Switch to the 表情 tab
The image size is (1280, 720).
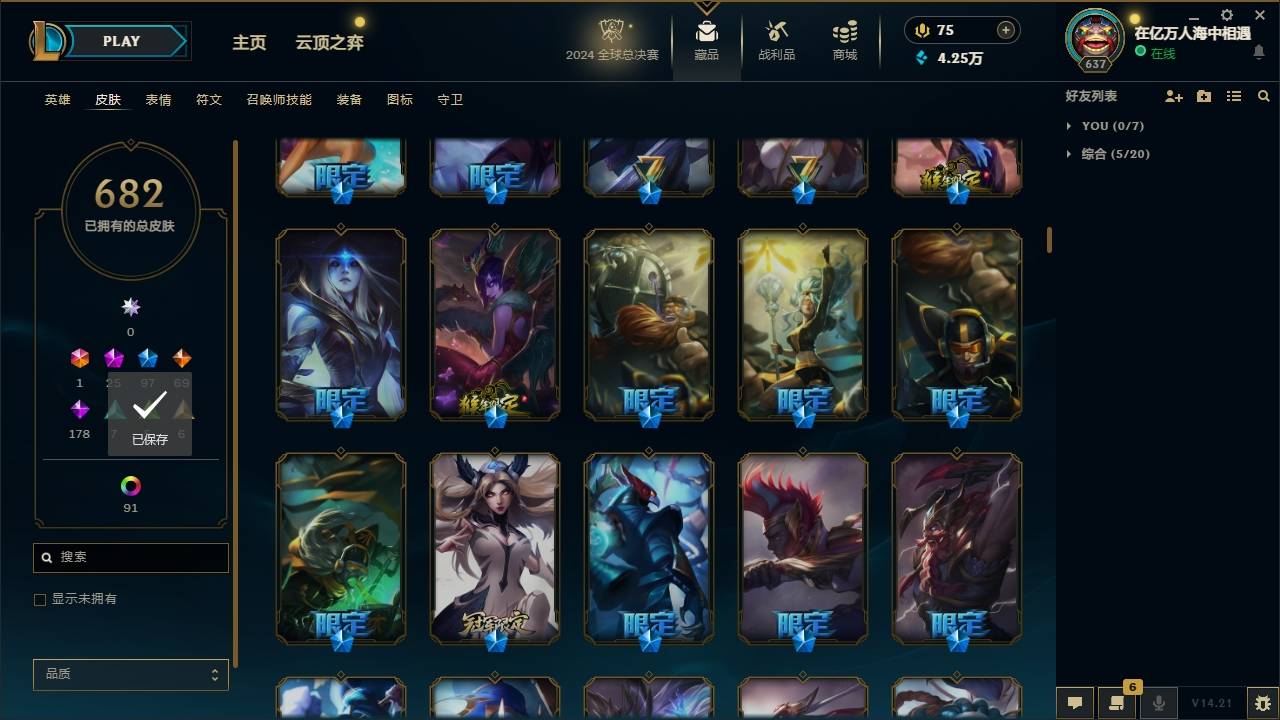[158, 99]
